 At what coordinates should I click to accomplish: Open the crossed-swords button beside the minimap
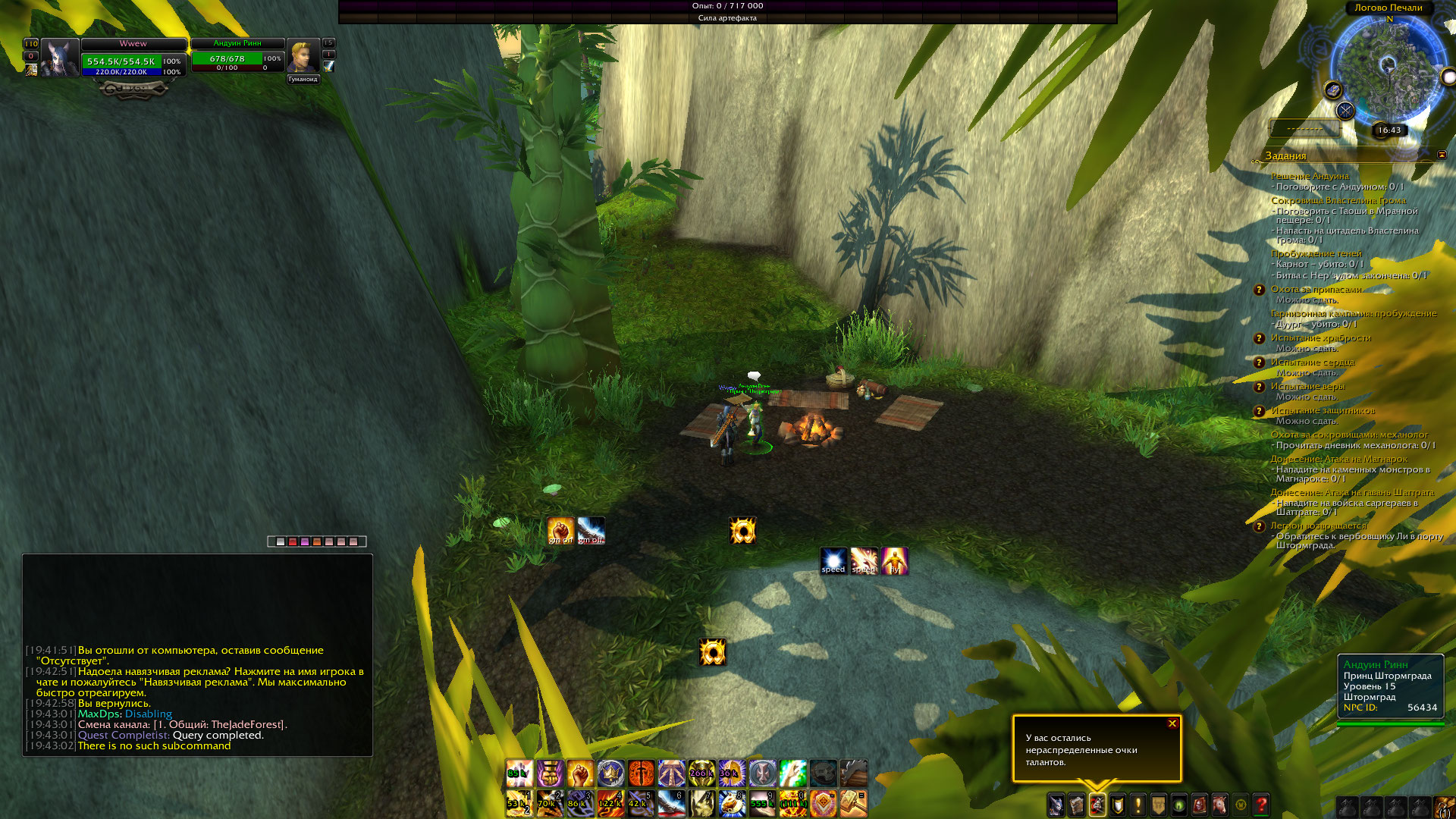1345,111
